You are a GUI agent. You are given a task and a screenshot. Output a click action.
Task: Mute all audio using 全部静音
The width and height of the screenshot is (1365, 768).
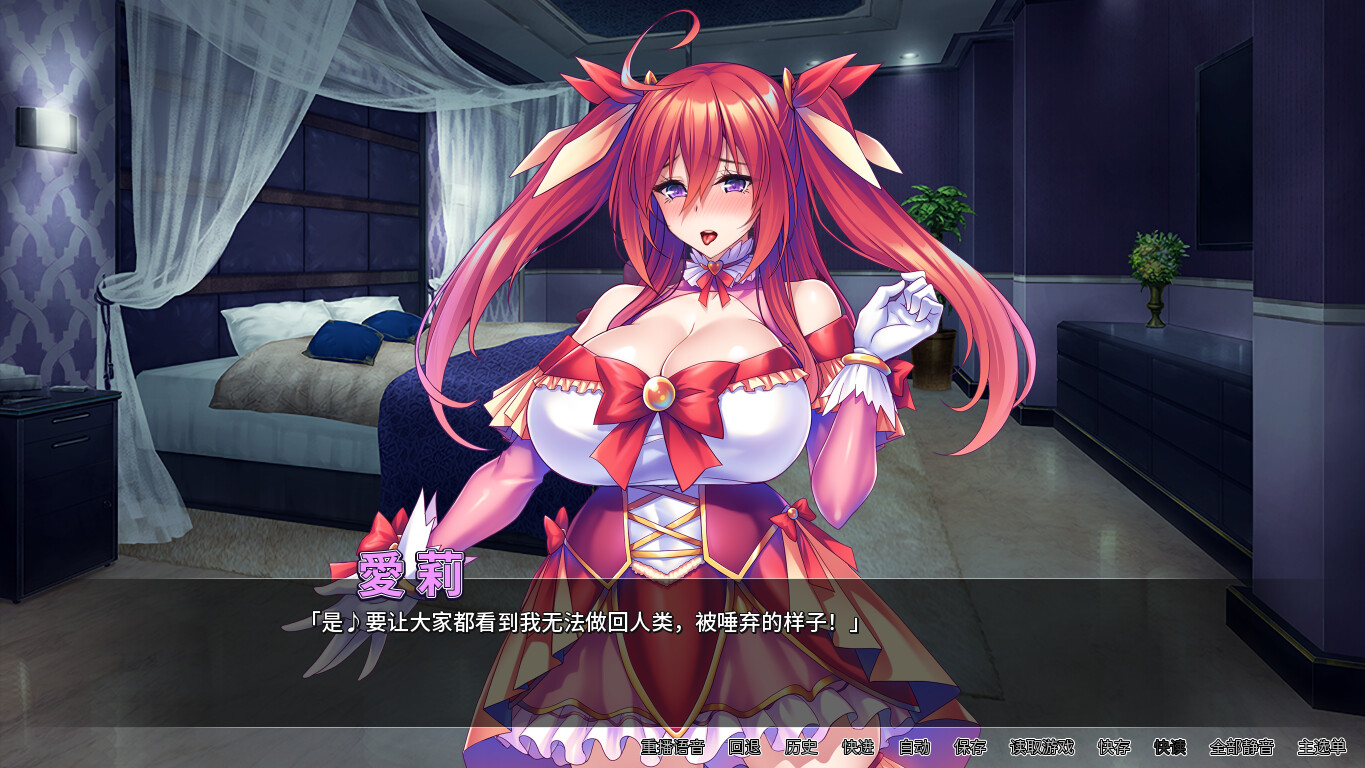click(1240, 746)
